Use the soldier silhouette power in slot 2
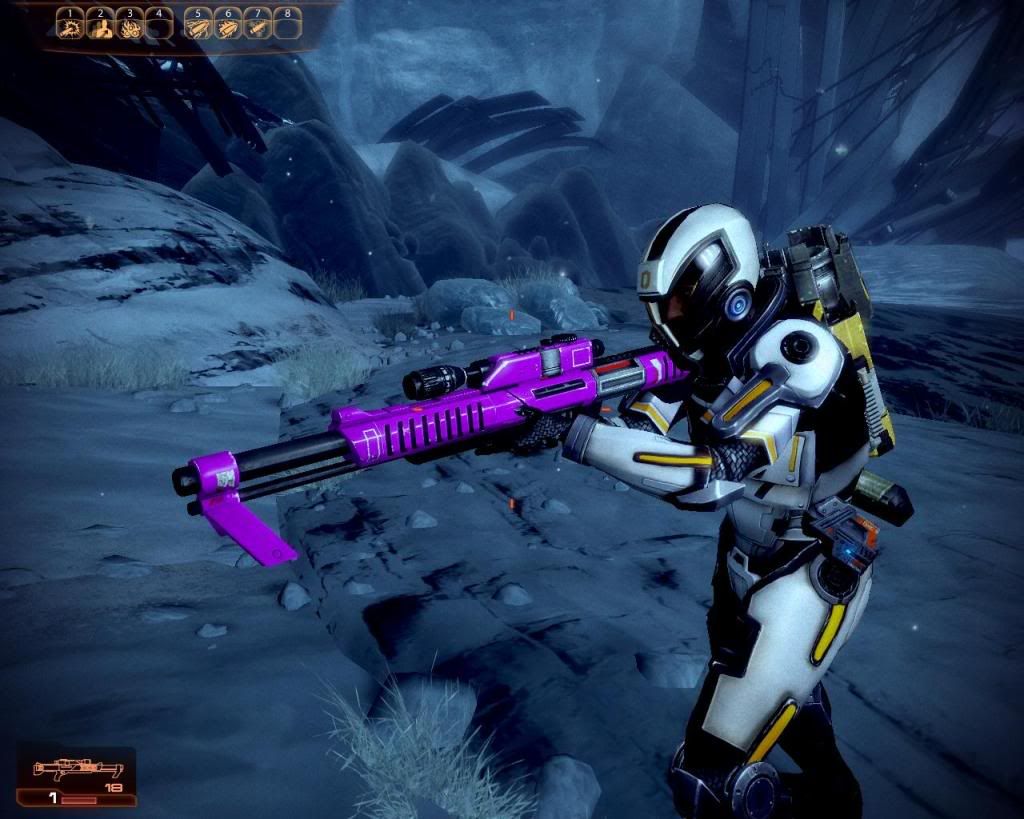The height and width of the screenshot is (819, 1024). [98, 27]
